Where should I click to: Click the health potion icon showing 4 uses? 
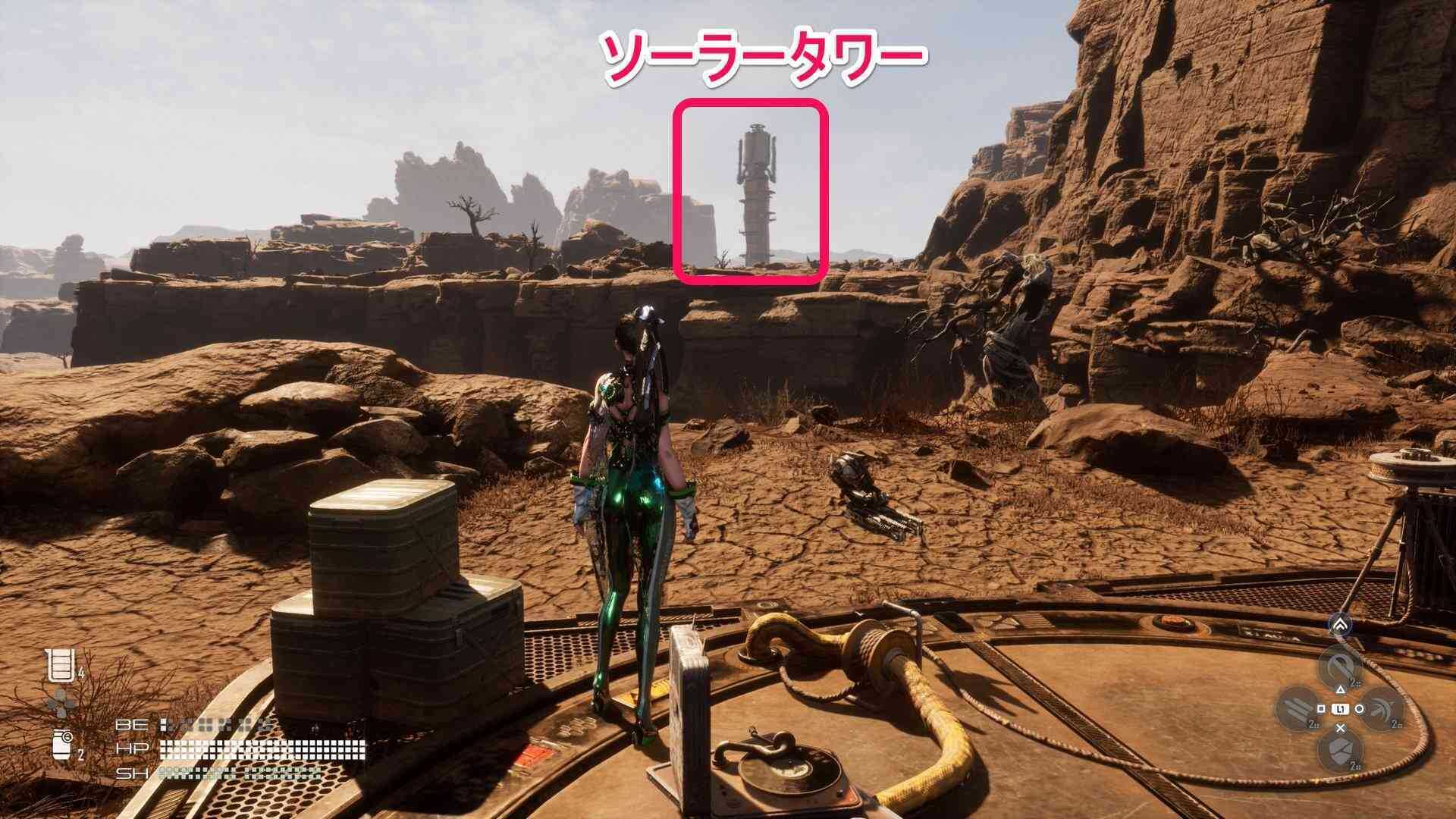pos(60,666)
